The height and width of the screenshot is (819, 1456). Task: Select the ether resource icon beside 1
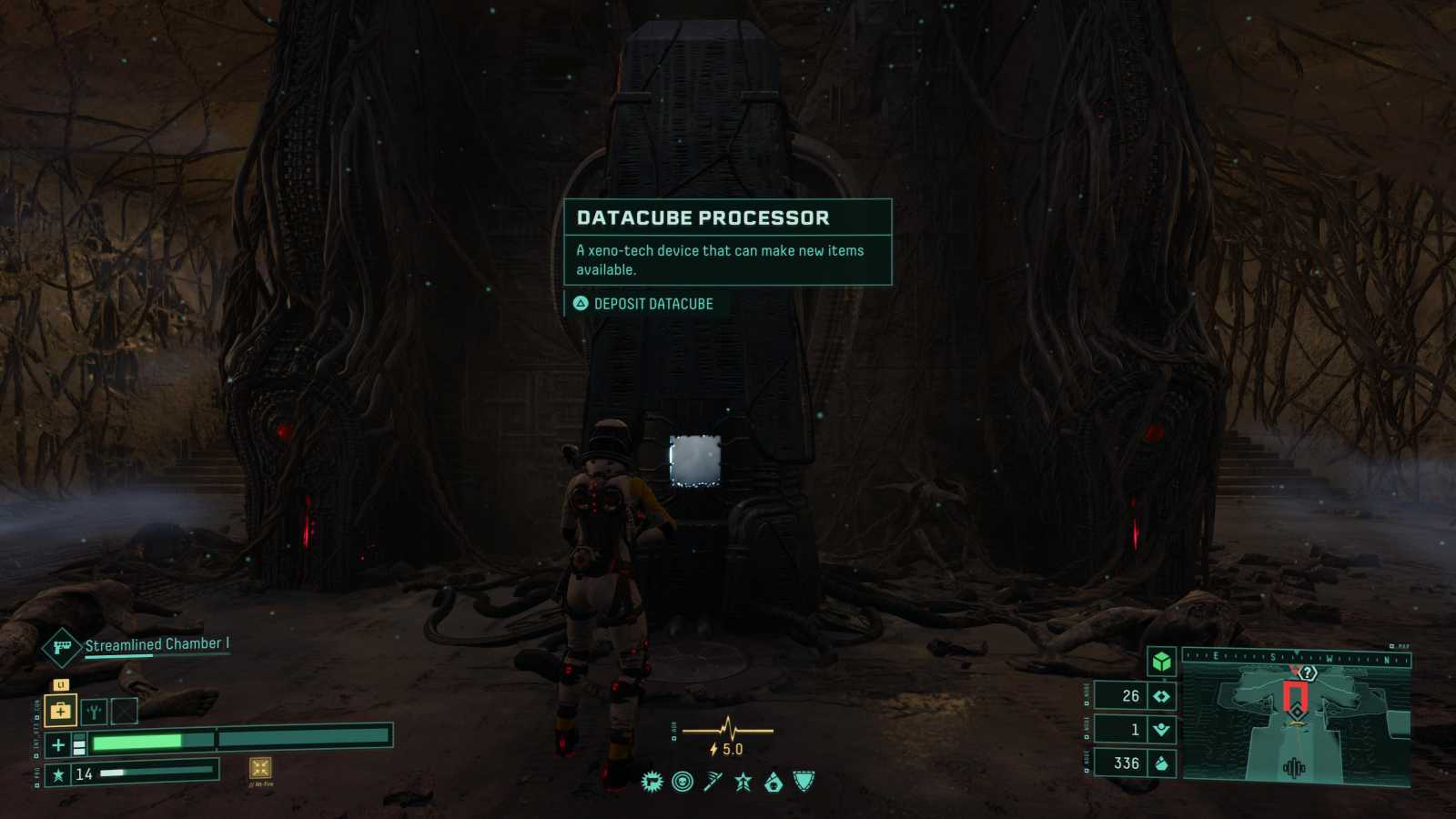point(1161,730)
